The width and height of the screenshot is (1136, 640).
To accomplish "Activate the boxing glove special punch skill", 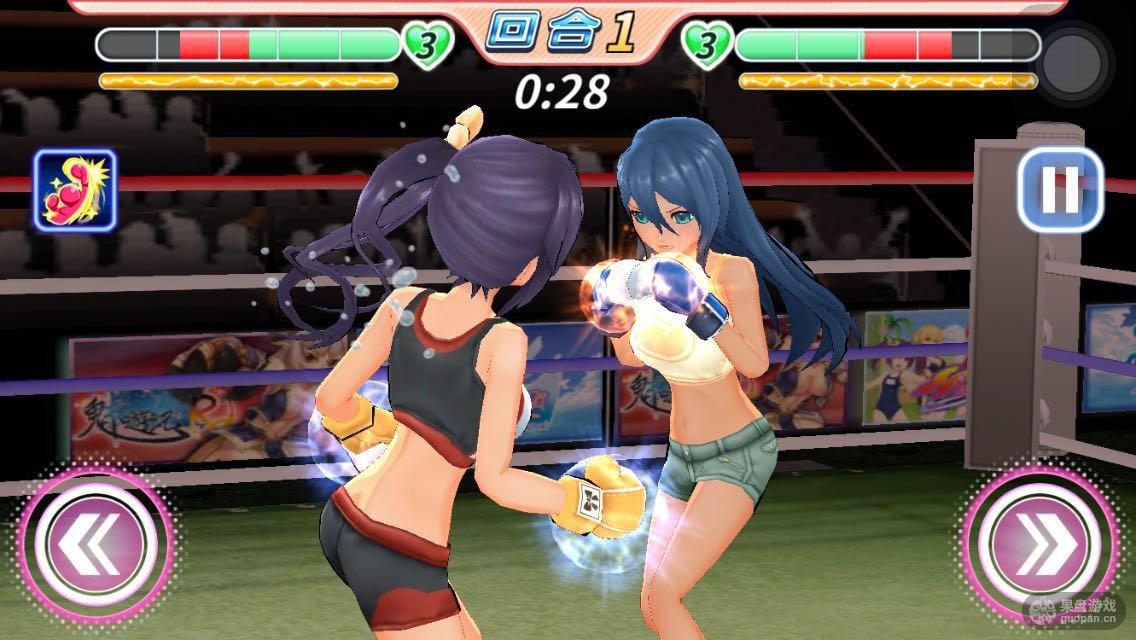I will click(x=75, y=190).
